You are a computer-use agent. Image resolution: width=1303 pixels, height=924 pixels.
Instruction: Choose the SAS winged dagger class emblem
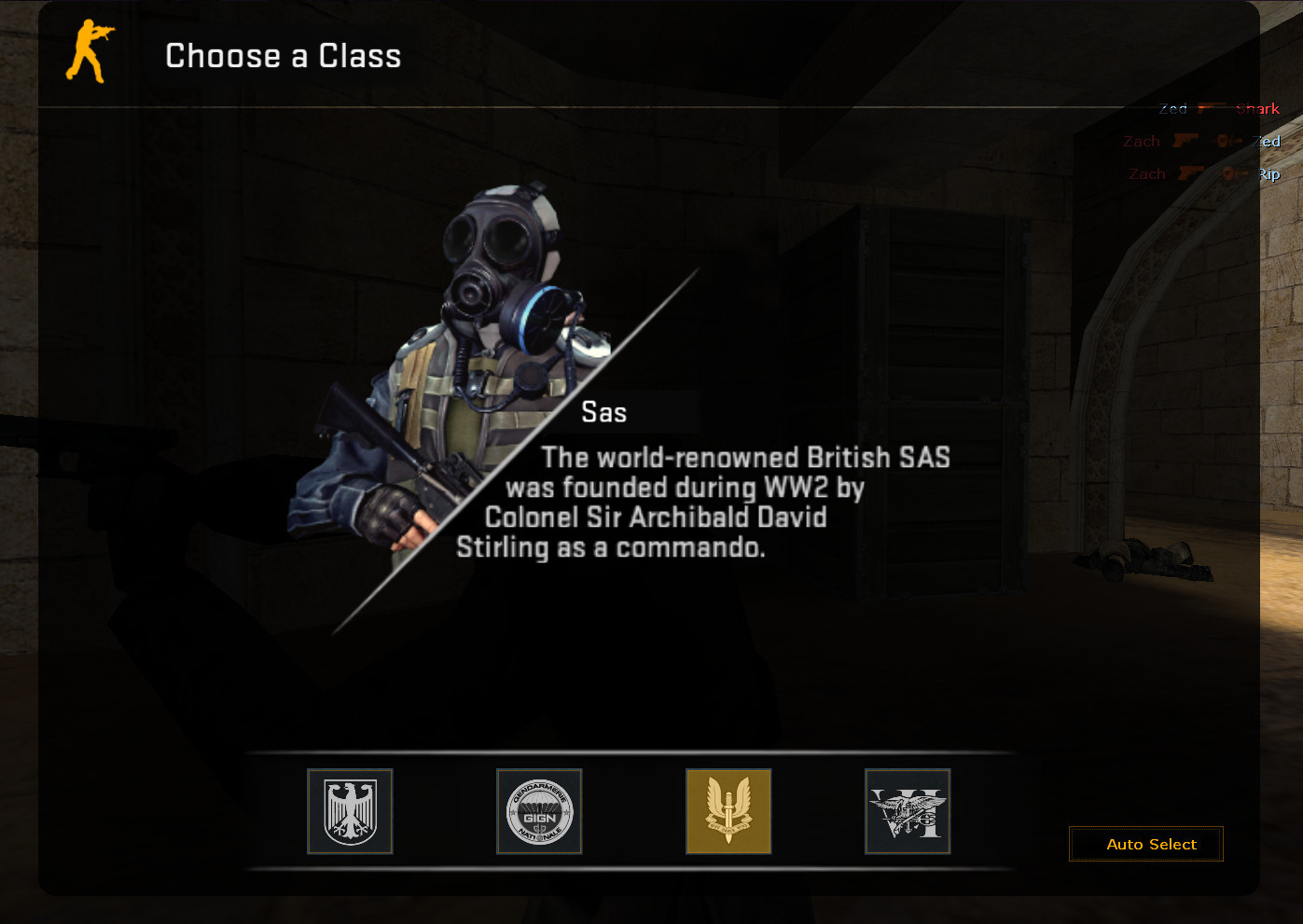point(728,811)
